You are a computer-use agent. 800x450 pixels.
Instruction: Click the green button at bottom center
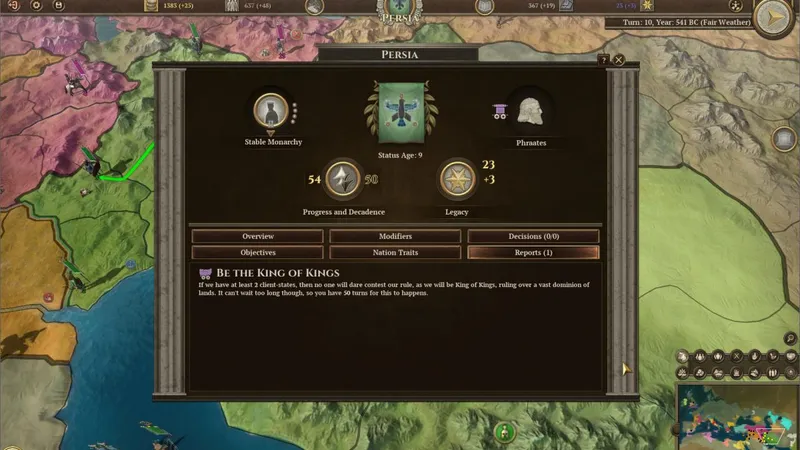505,433
